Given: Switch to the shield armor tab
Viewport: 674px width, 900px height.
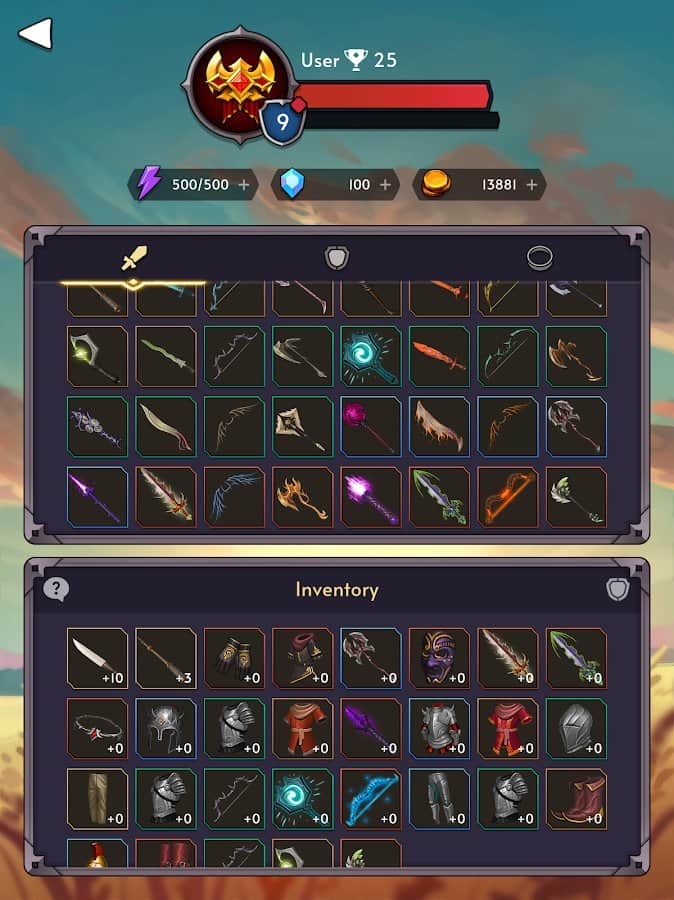Looking at the screenshot, I should coord(337,258).
